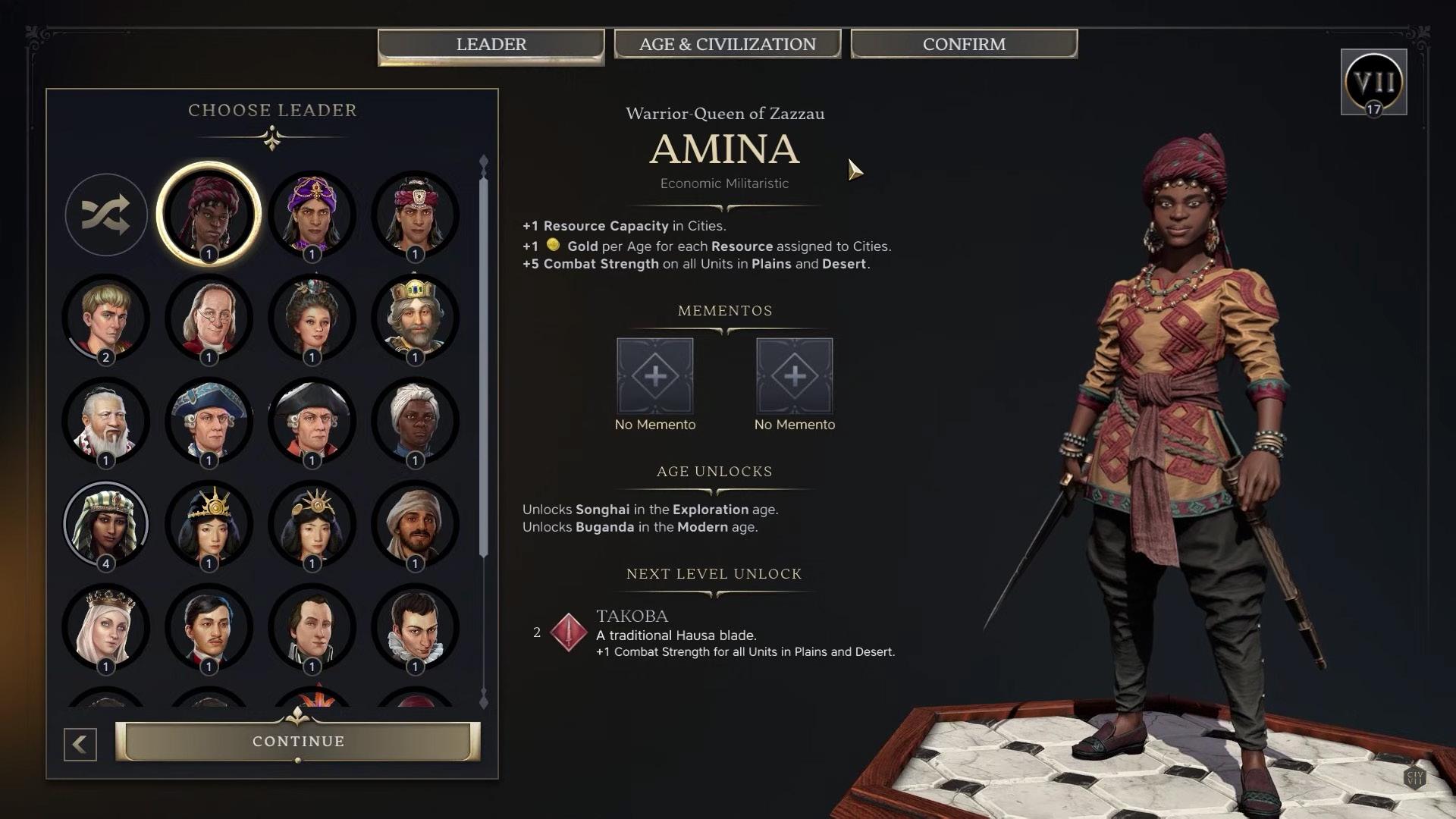Switch to the Leader tab

(491, 45)
